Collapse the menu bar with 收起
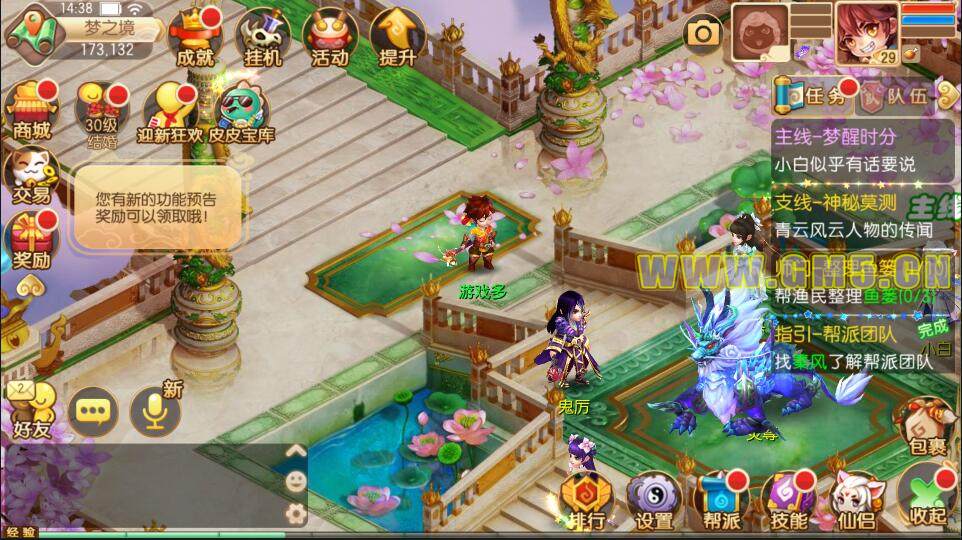This screenshot has height=540, width=962. coord(926,498)
